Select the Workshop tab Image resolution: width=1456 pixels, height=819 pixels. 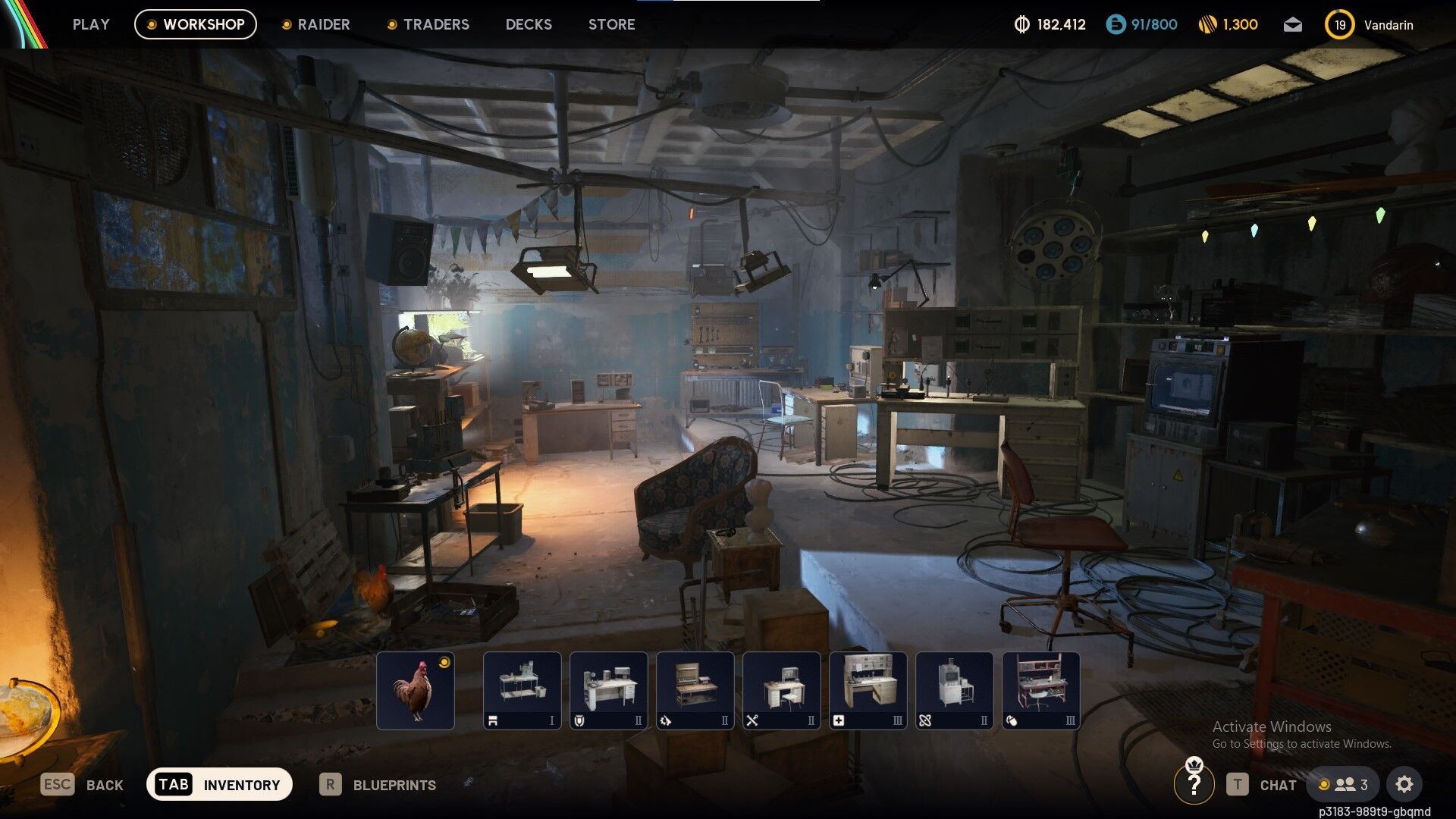[x=196, y=24]
